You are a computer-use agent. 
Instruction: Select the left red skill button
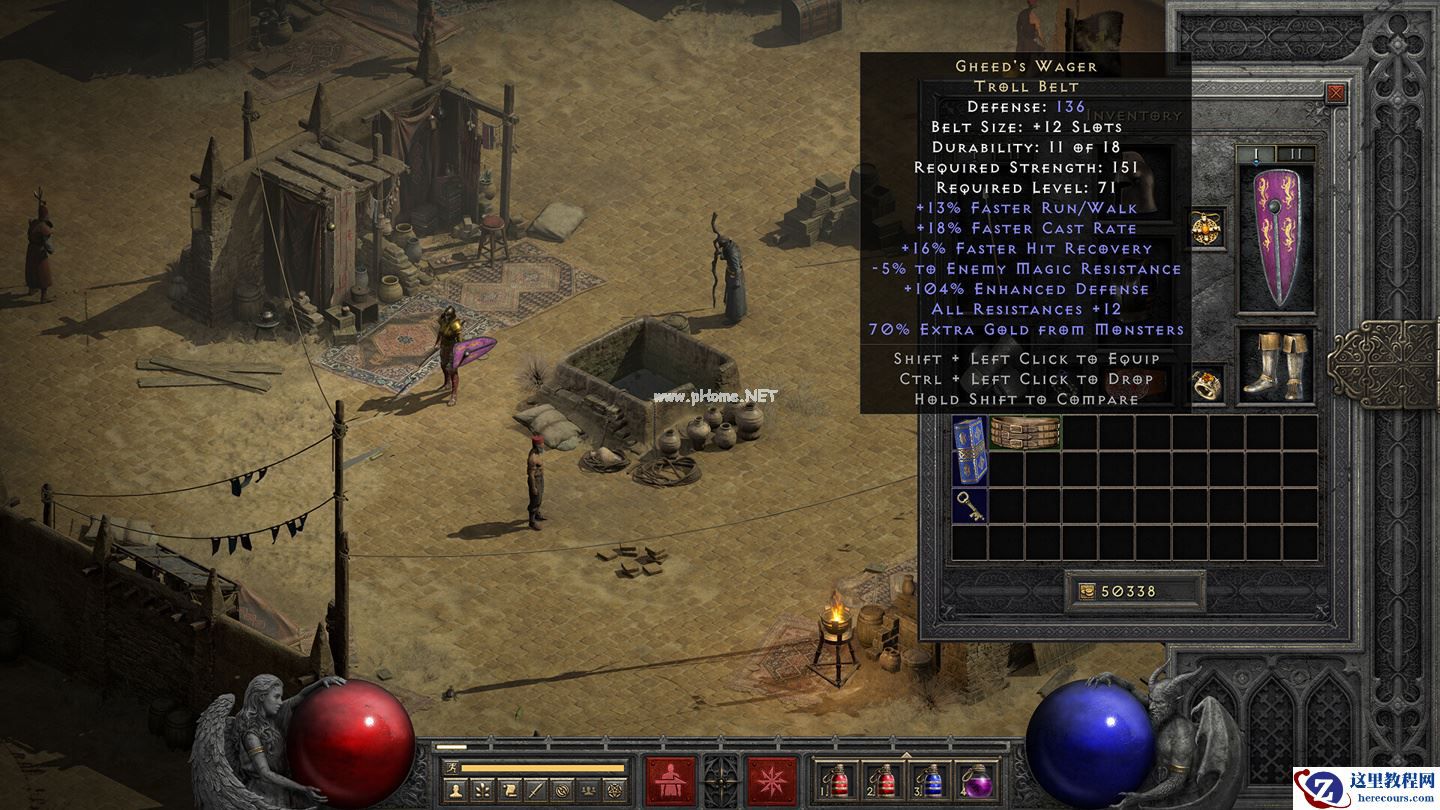[671, 781]
